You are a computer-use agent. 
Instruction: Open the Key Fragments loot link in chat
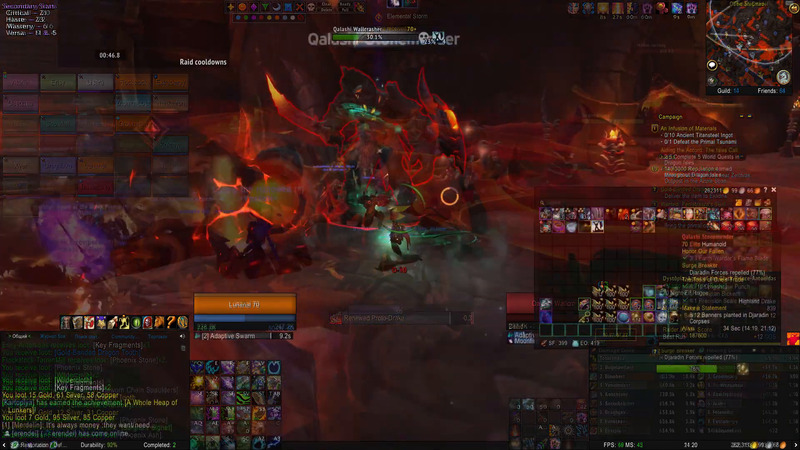coord(79,387)
